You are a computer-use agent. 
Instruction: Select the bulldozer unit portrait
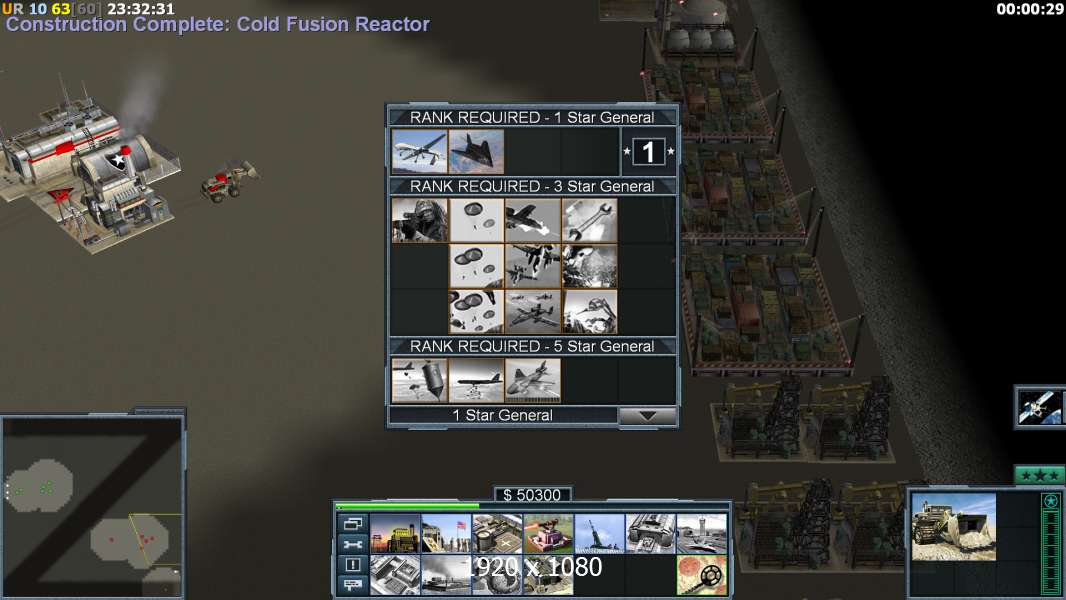tap(953, 527)
